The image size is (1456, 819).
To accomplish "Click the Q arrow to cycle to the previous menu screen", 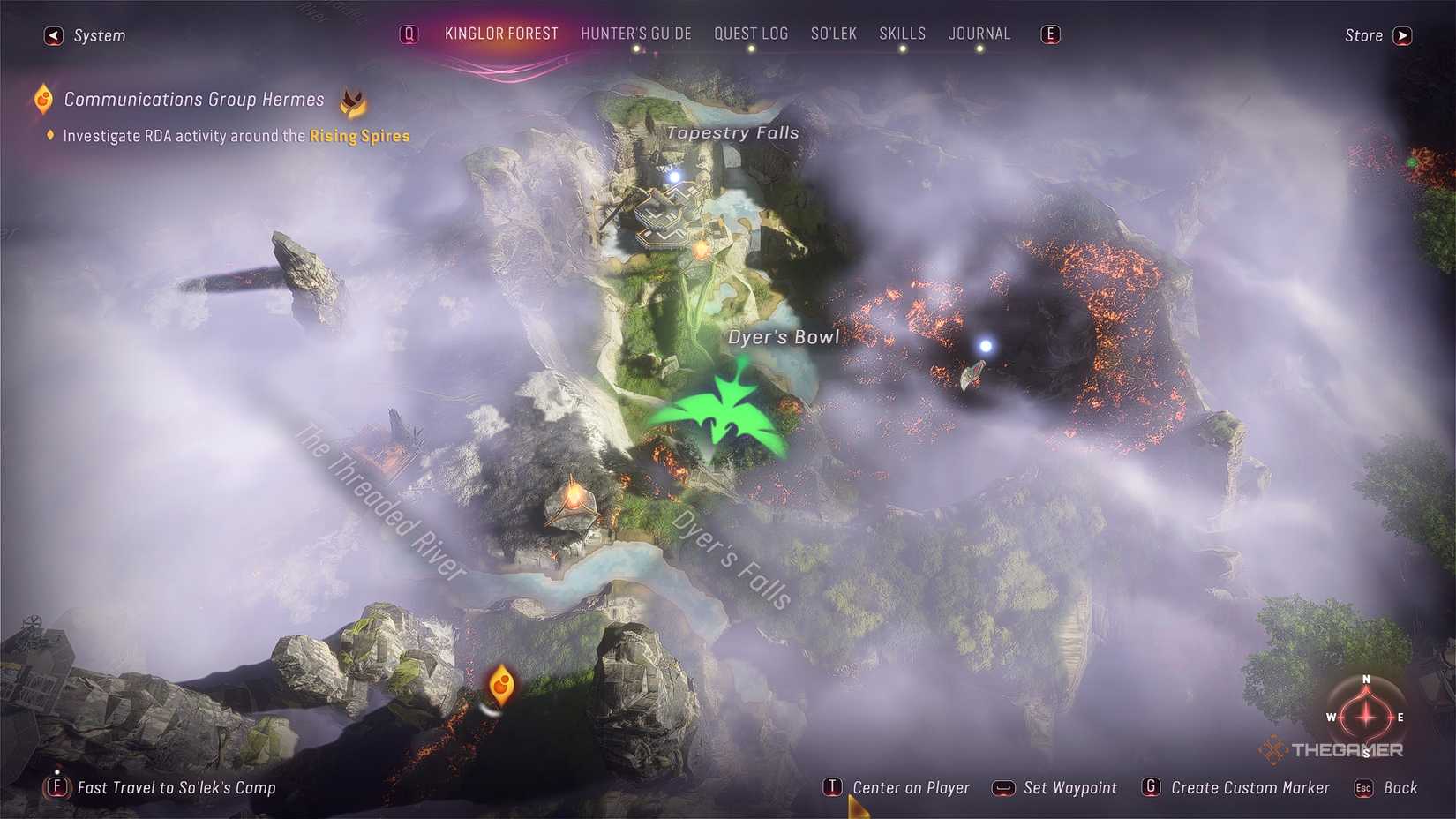I will [409, 34].
